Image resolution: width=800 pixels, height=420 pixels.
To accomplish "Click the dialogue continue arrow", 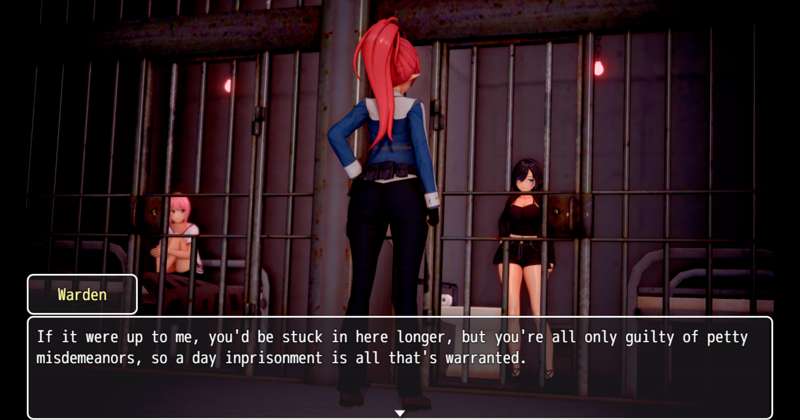I will pyautogui.click(x=400, y=412).
